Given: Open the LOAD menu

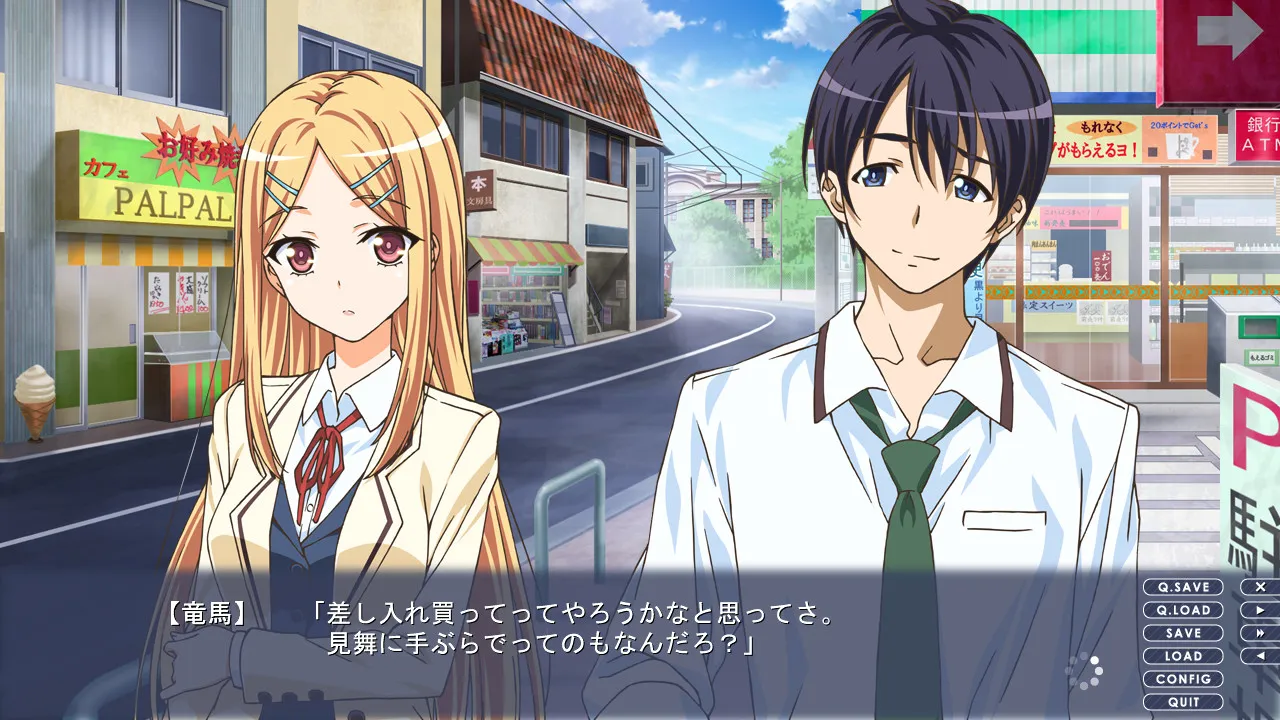Looking at the screenshot, I should pos(1183,656).
